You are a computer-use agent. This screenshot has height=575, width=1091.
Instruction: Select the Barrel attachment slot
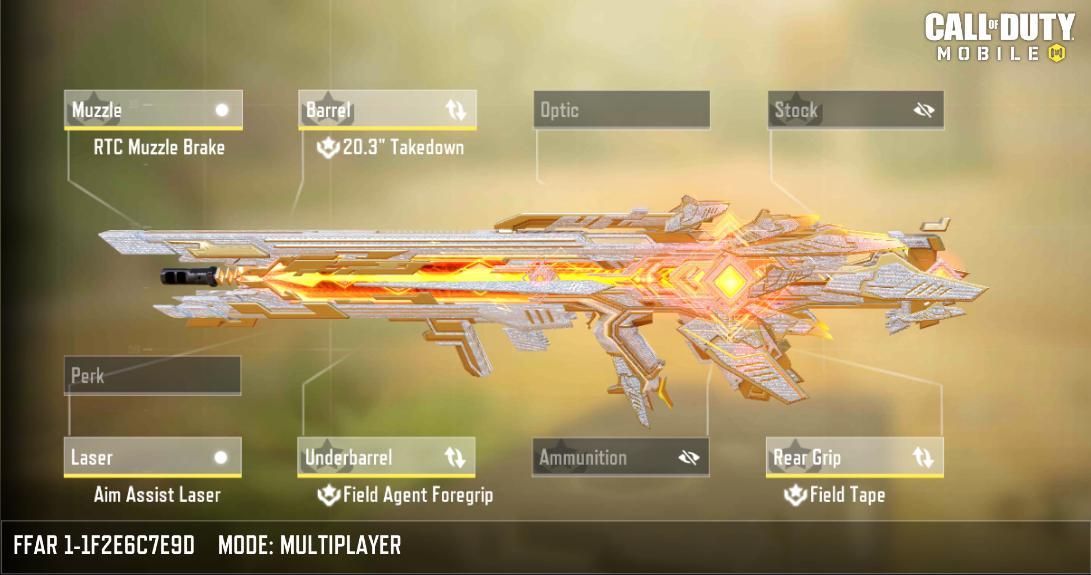370,110
